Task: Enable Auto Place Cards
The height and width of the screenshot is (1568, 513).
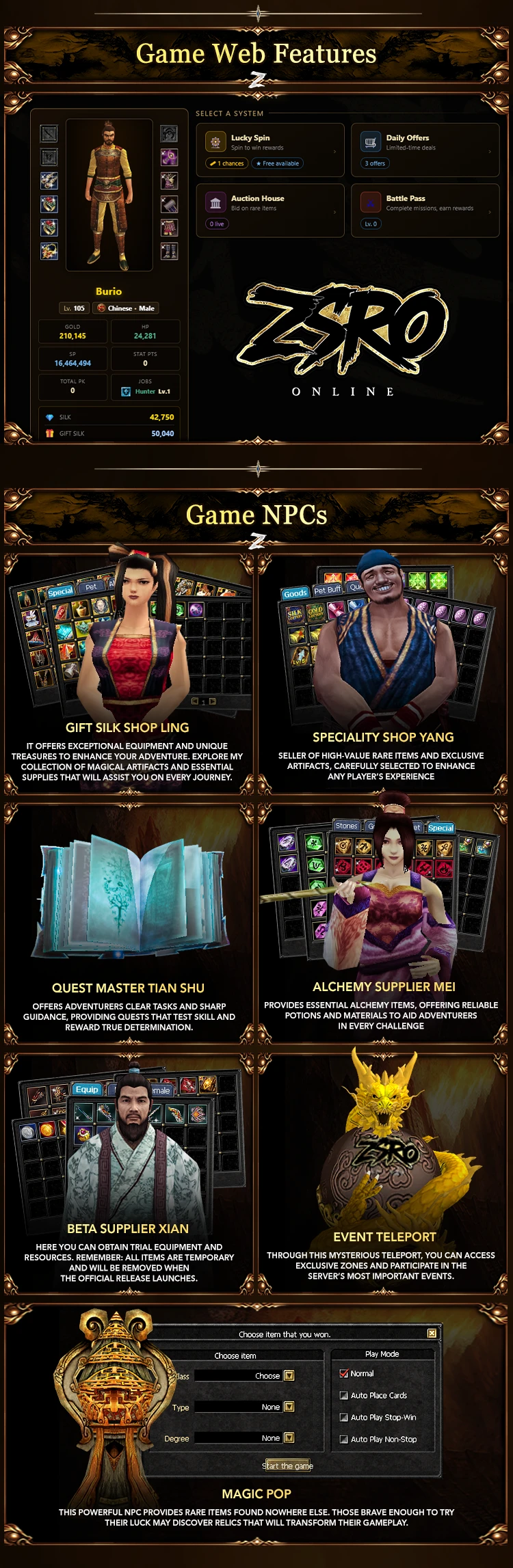Action: point(344,1395)
